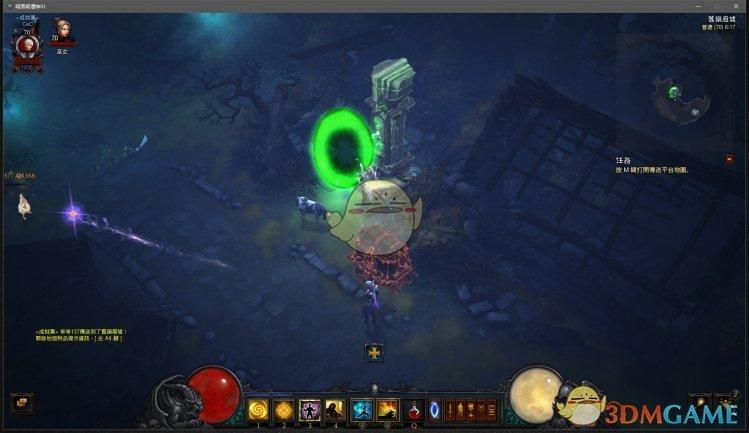The image size is (749, 433).
Task: Trigger the purple silhouette skill in slot 3
Action: coord(309,408)
